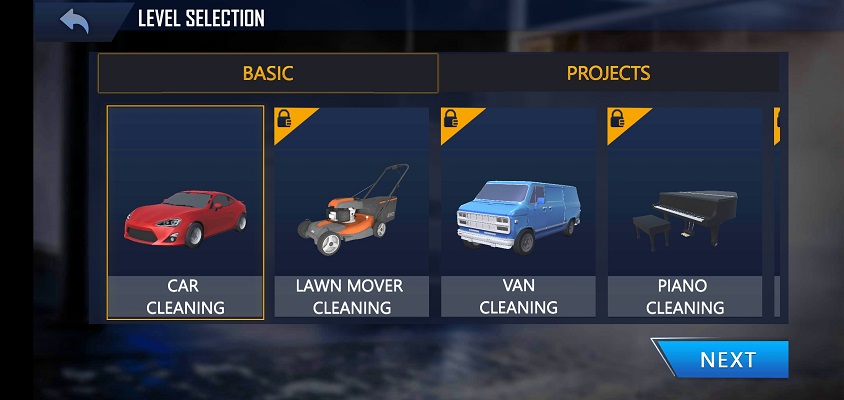The height and width of the screenshot is (400, 844).
Task: Pick the locked Van Cleaning level
Action: click(518, 213)
